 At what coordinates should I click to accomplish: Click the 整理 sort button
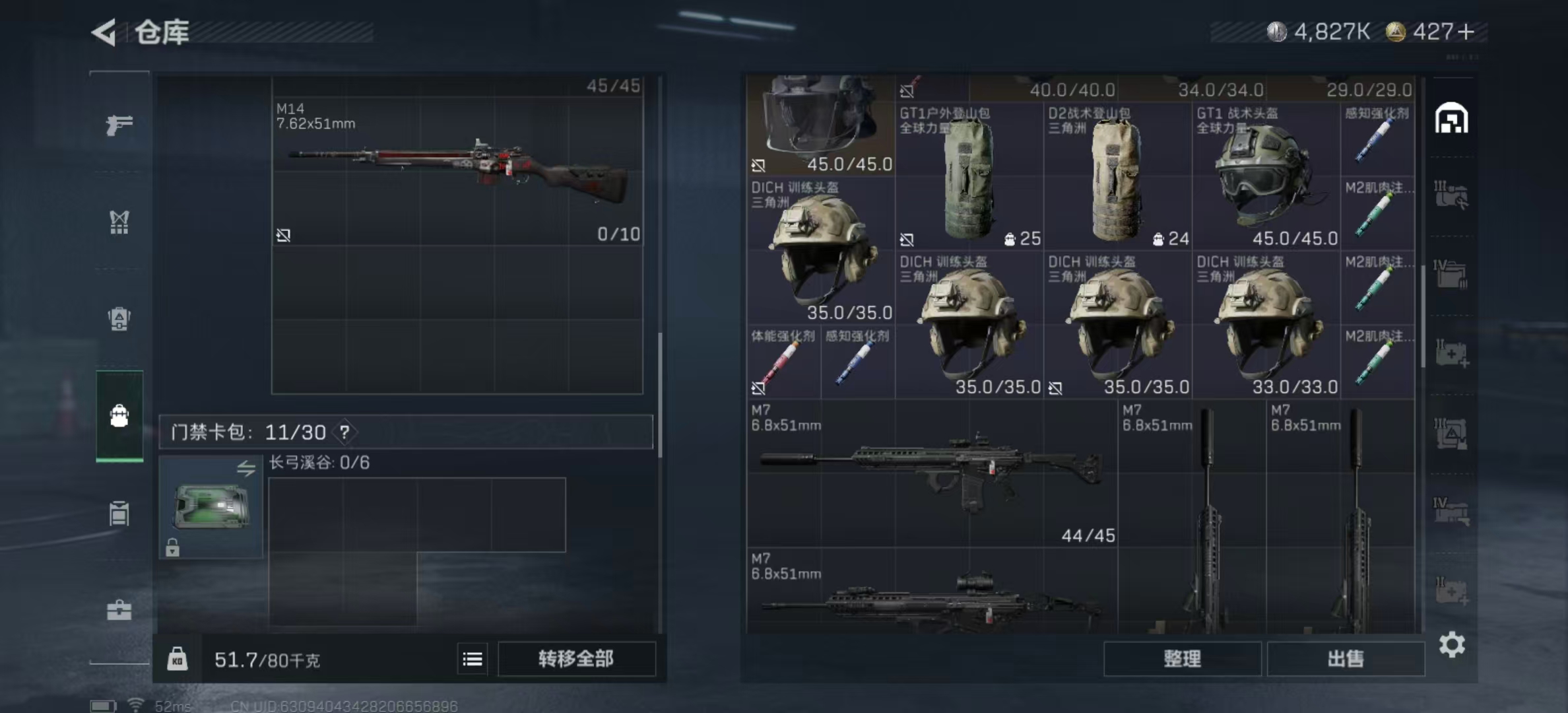1182,659
